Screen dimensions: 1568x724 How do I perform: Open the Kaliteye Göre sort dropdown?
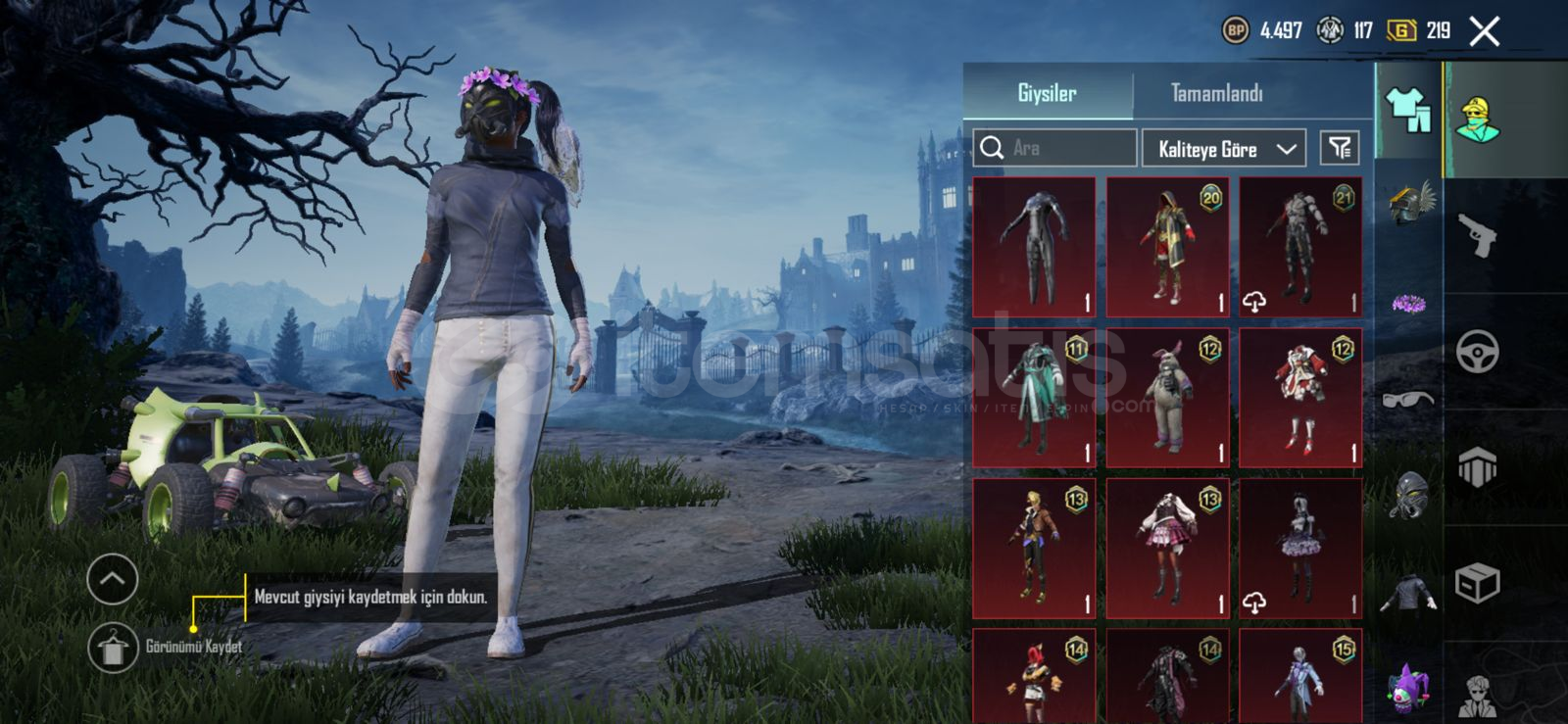tap(1224, 149)
